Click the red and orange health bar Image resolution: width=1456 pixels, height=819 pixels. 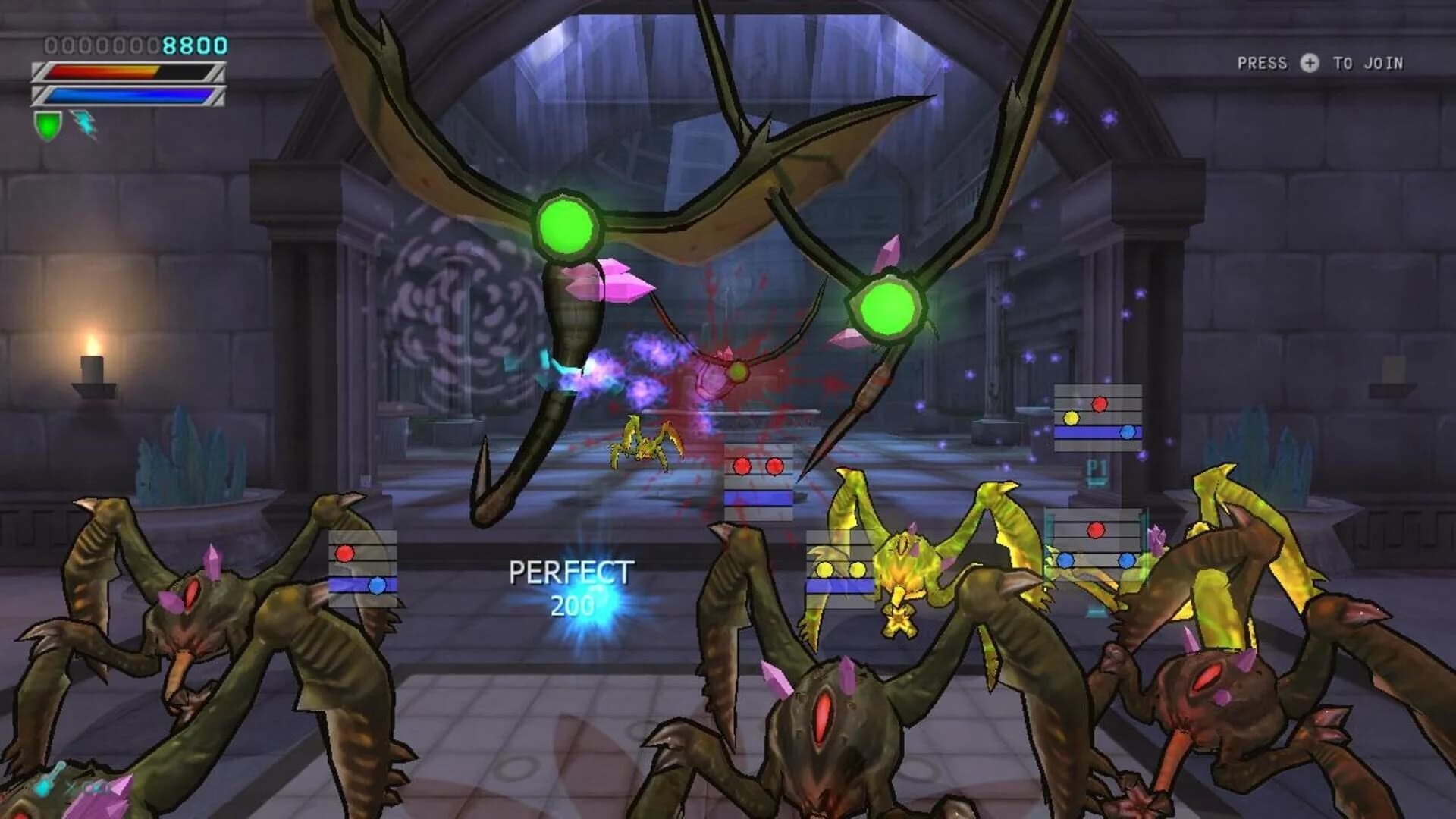coord(125,72)
